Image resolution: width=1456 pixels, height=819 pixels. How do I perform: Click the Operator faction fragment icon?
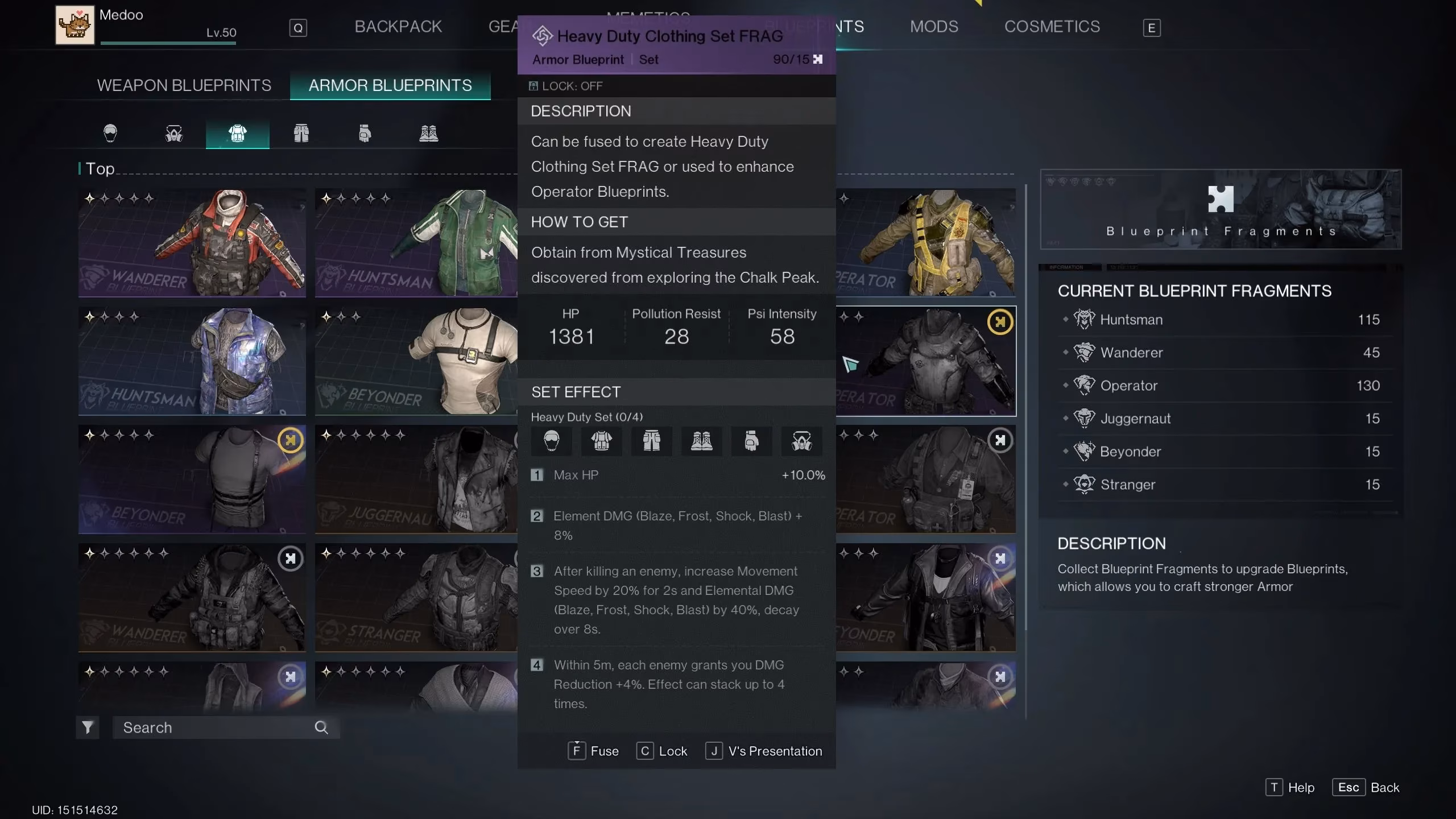tap(1083, 385)
